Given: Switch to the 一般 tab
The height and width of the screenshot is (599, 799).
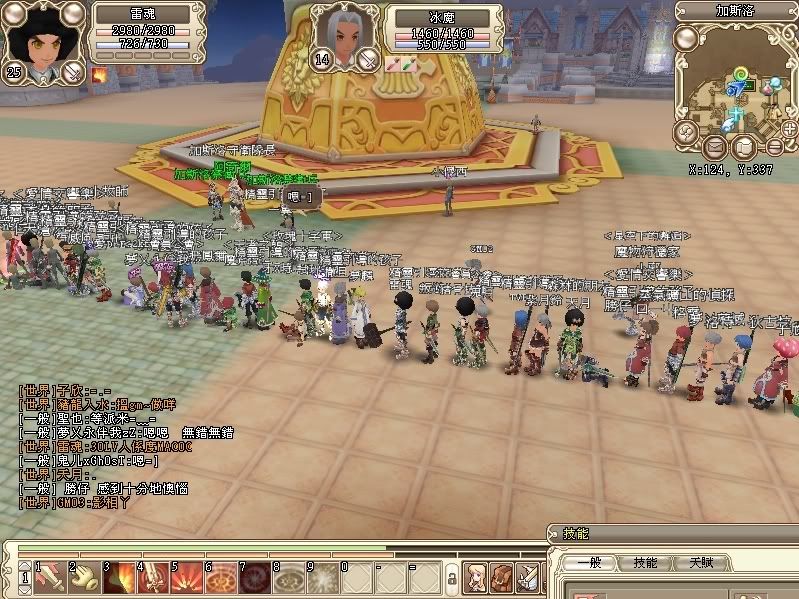Looking at the screenshot, I should tap(583, 563).
